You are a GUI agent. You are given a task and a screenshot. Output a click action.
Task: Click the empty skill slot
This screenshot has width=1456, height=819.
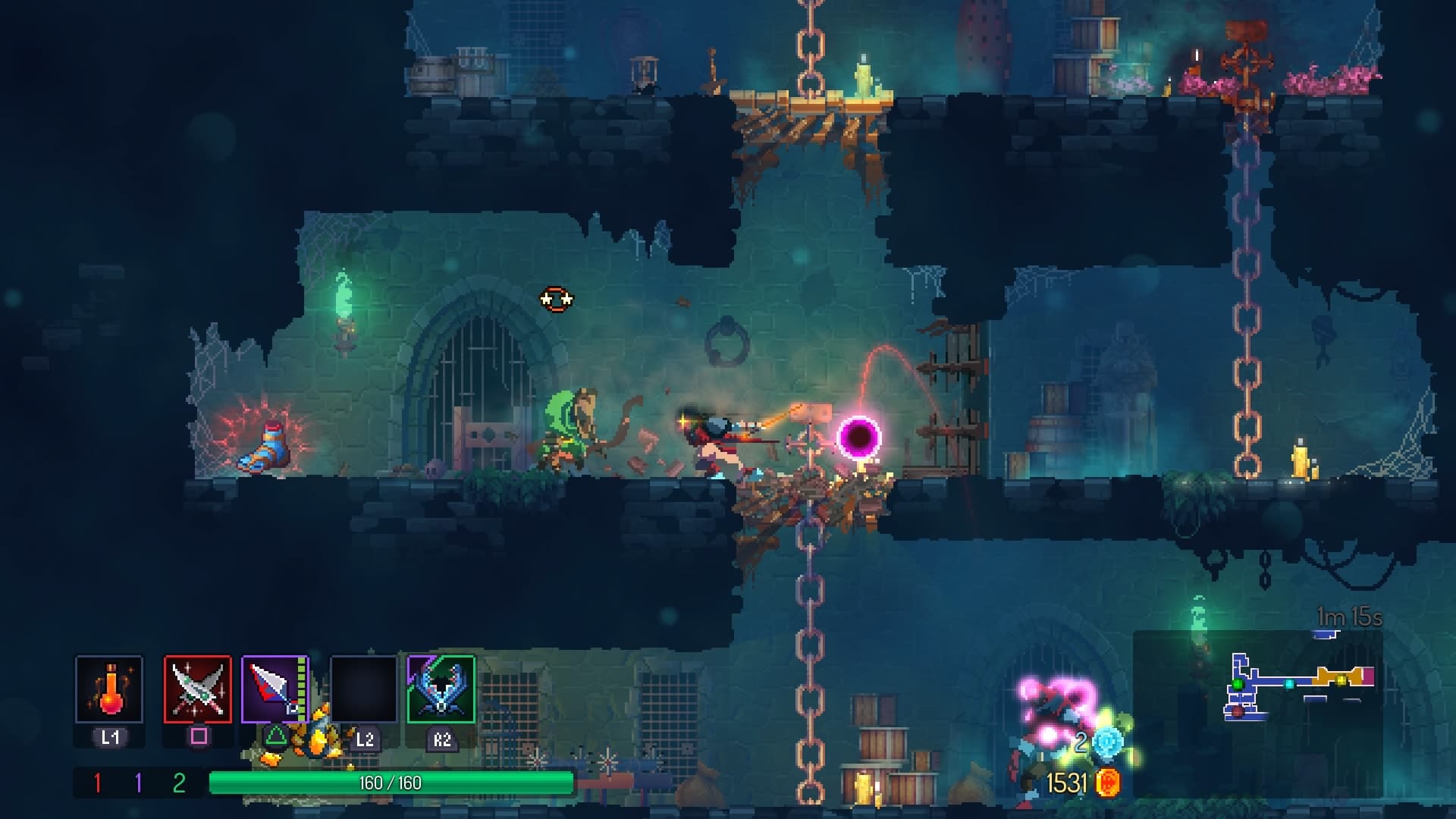tap(364, 689)
